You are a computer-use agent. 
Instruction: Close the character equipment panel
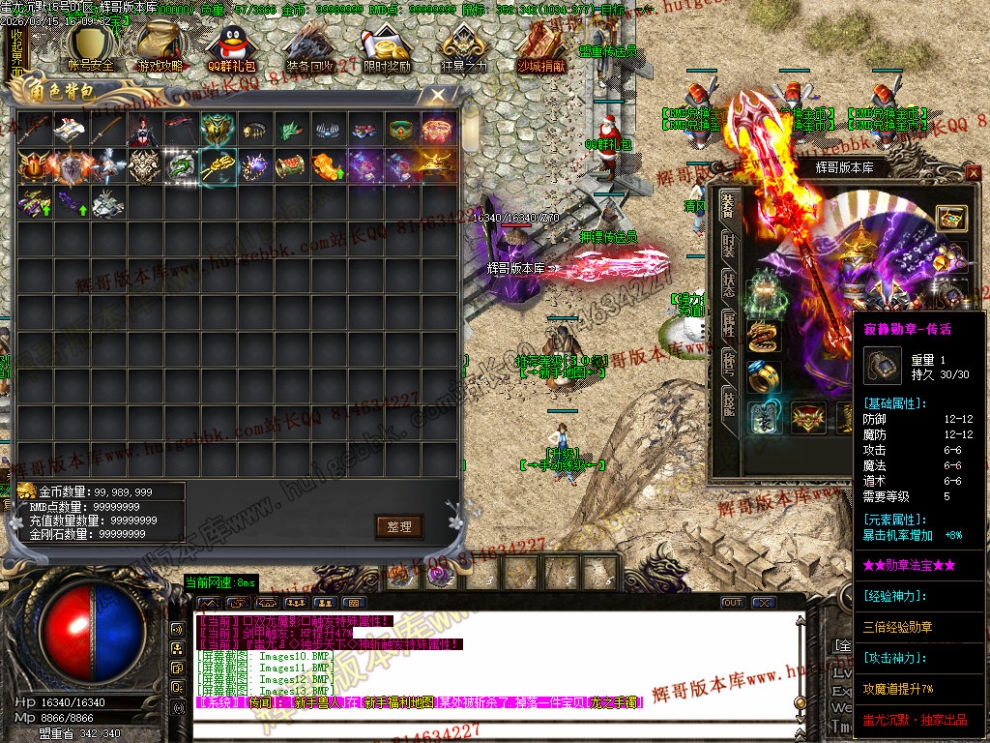(973, 173)
